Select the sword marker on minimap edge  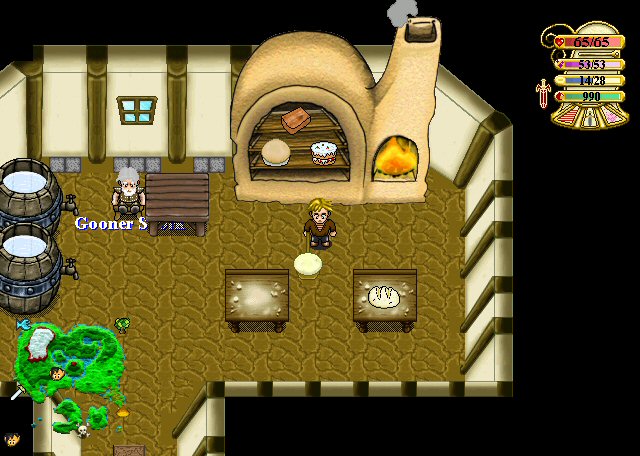tap(17, 392)
